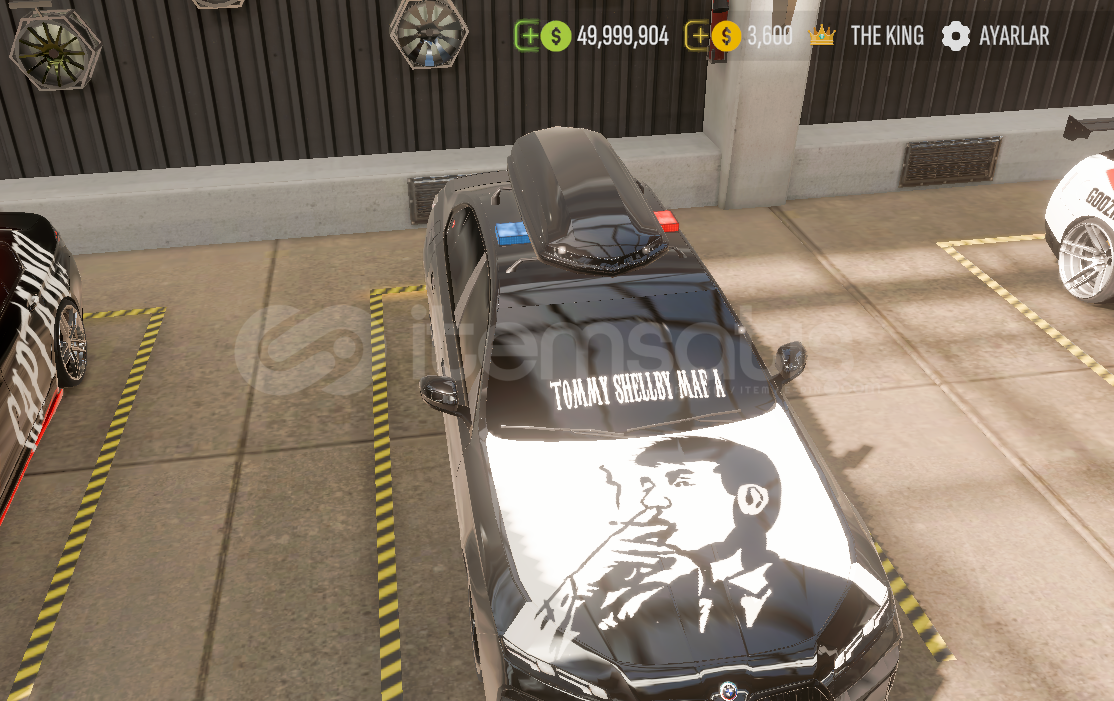Add cash with the green plus button
The image size is (1114, 701).
click(x=527, y=36)
